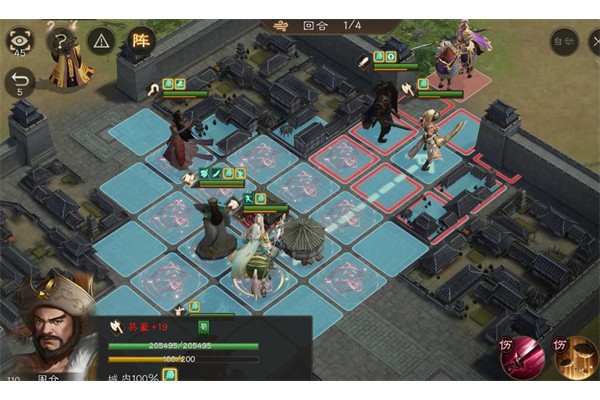Click the green buff icon beside 城内100%
This screenshot has height=400, width=600.
click(170, 375)
